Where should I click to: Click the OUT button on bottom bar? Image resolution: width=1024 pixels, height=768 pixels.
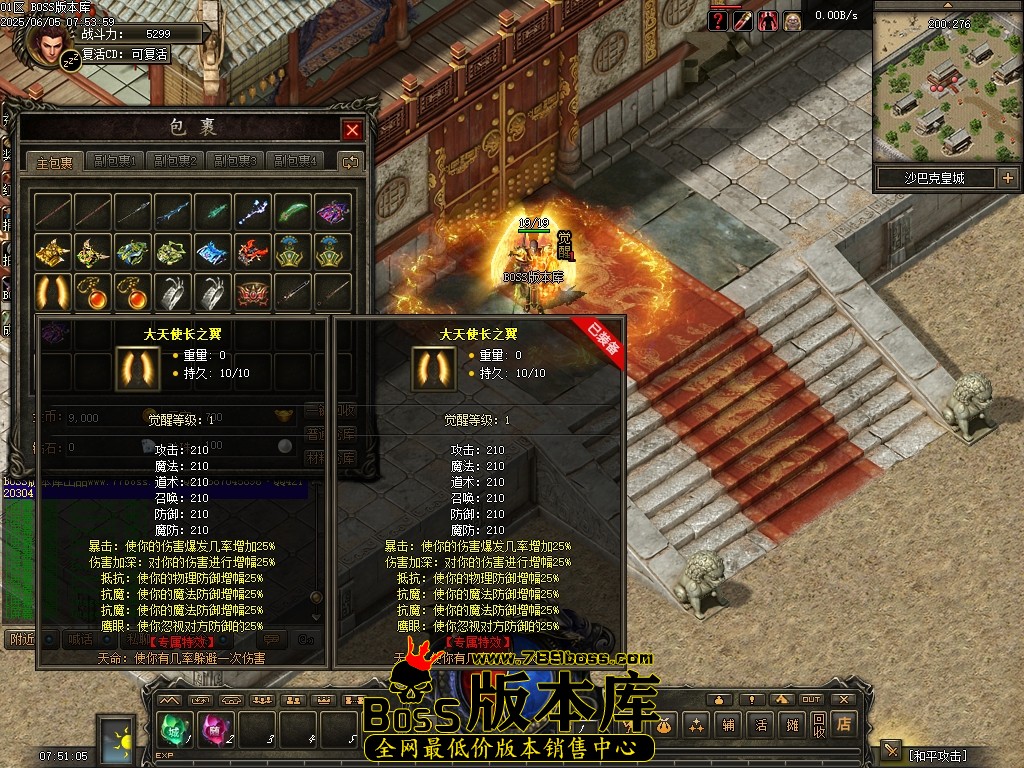tap(811, 699)
